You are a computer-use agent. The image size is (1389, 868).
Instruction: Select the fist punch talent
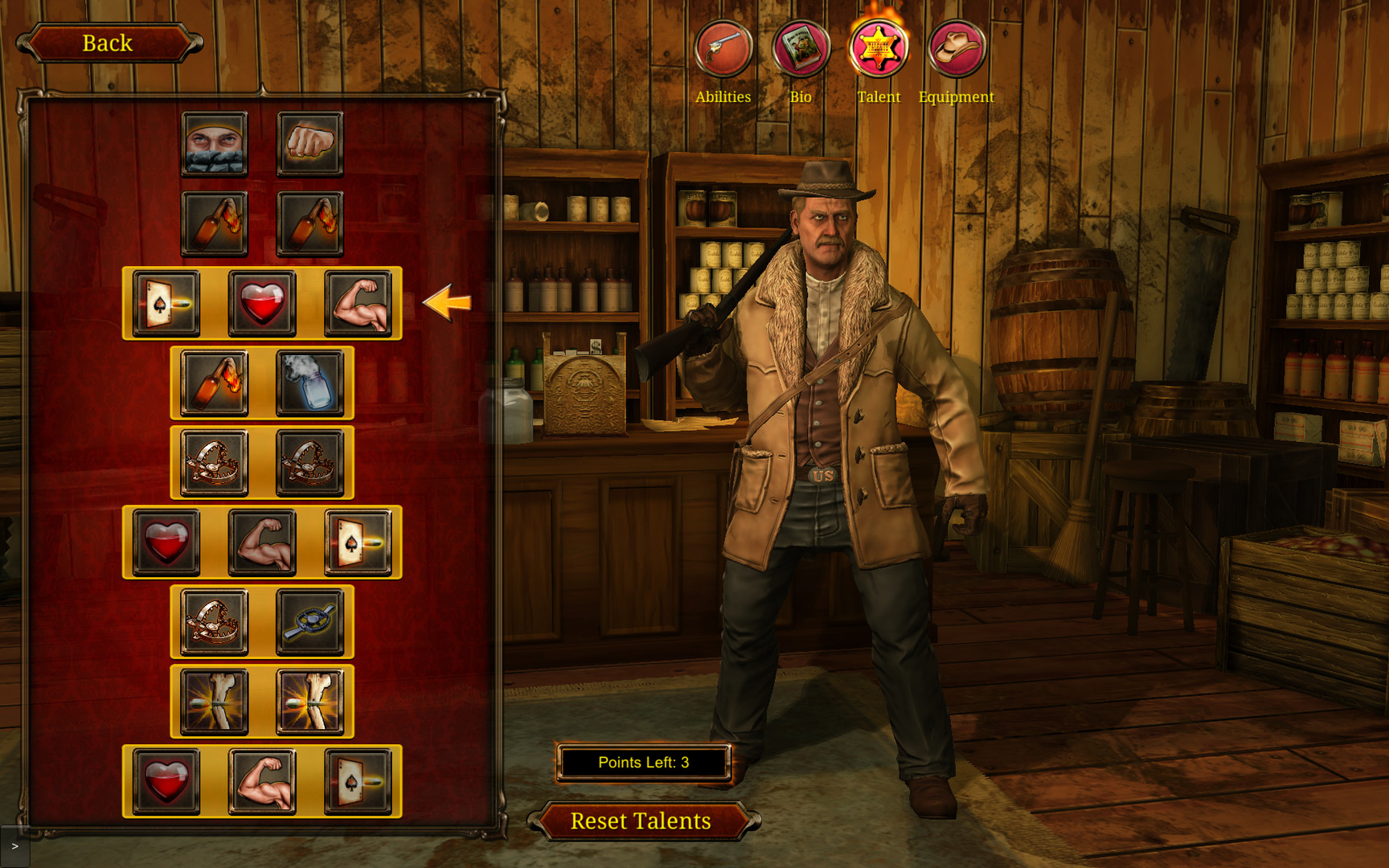pyautogui.click(x=310, y=143)
